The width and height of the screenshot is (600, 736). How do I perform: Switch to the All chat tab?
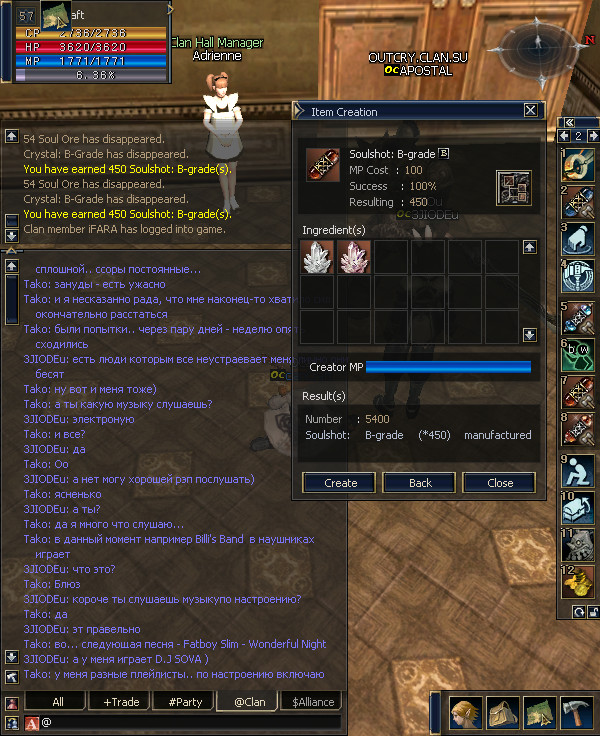point(58,702)
